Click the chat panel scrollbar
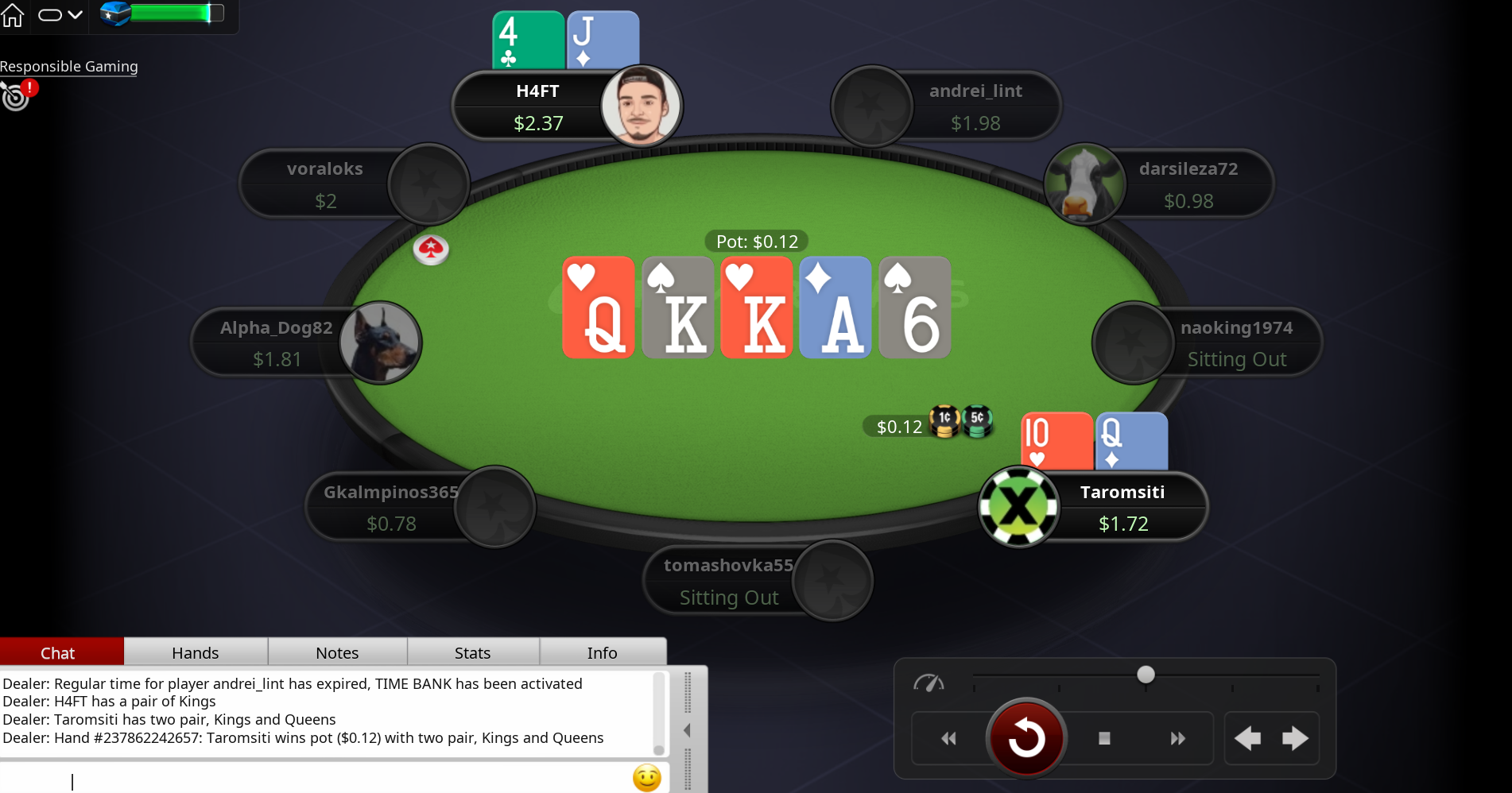The image size is (1512, 793). tap(658, 714)
